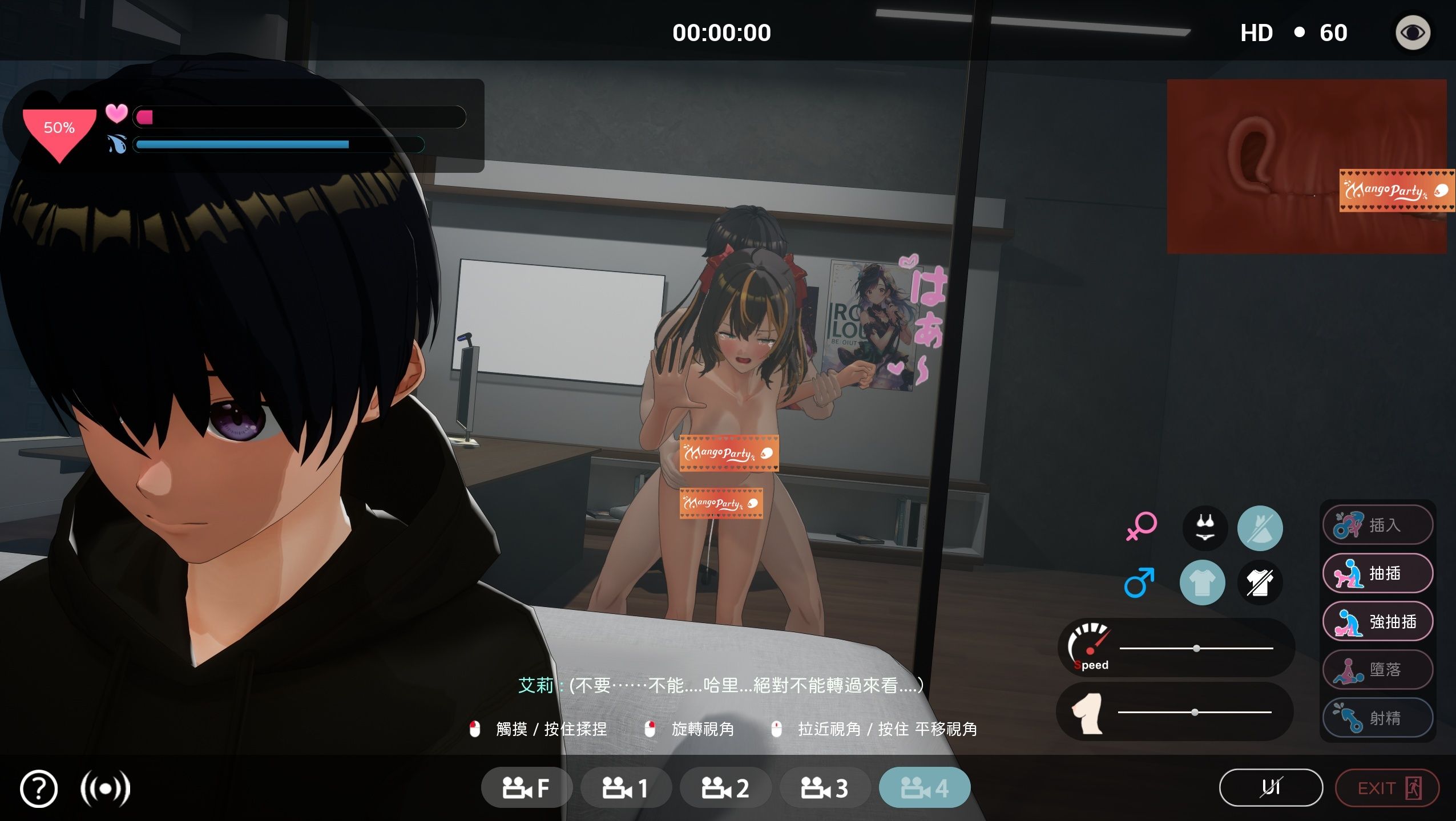Toggle the eye visibility icon
The height and width of the screenshot is (821, 1456).
coord(1413,33)
